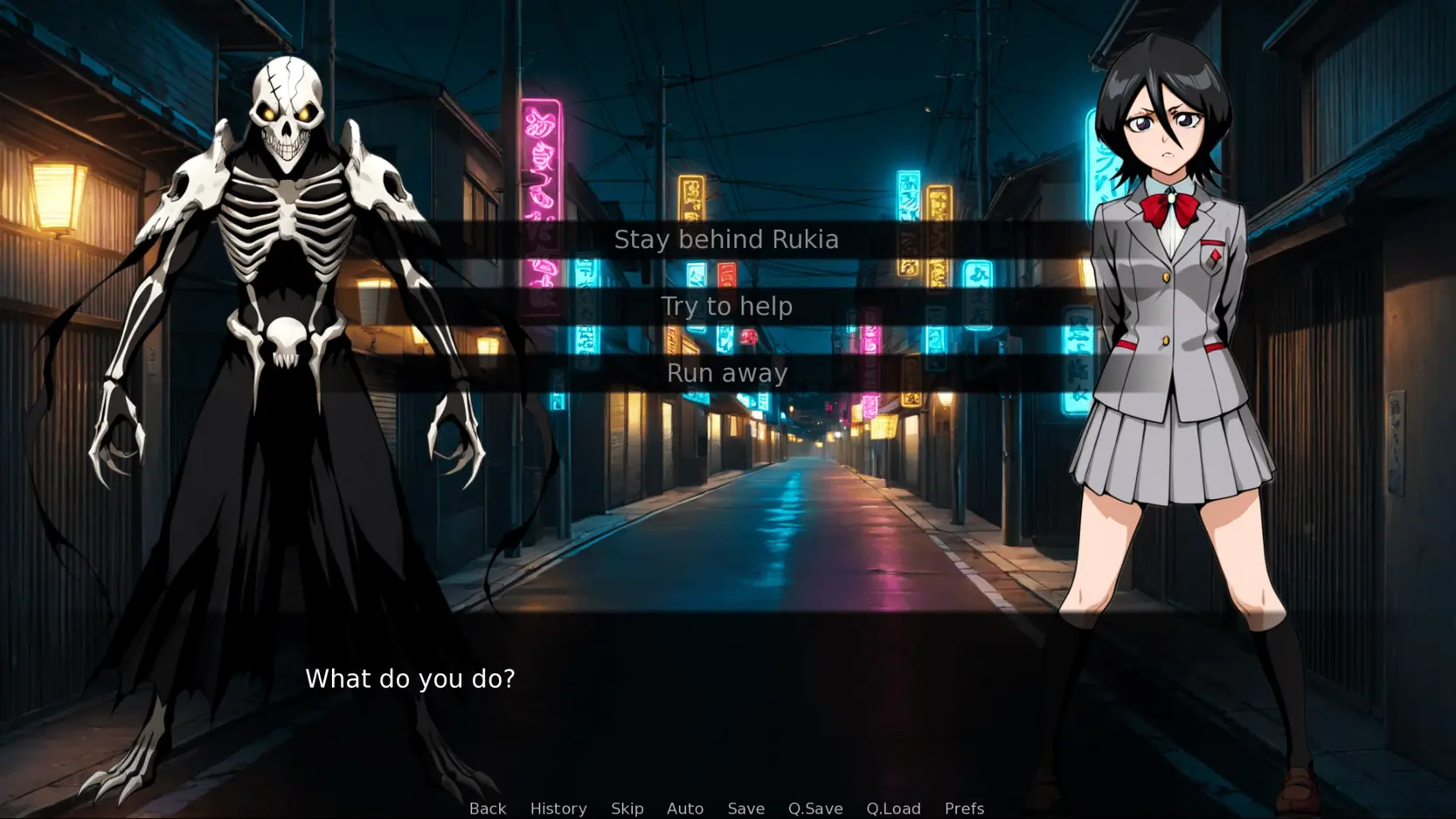1456x819 pixels.
Task: Quick load using Q.Load
Action: [893, 809]
